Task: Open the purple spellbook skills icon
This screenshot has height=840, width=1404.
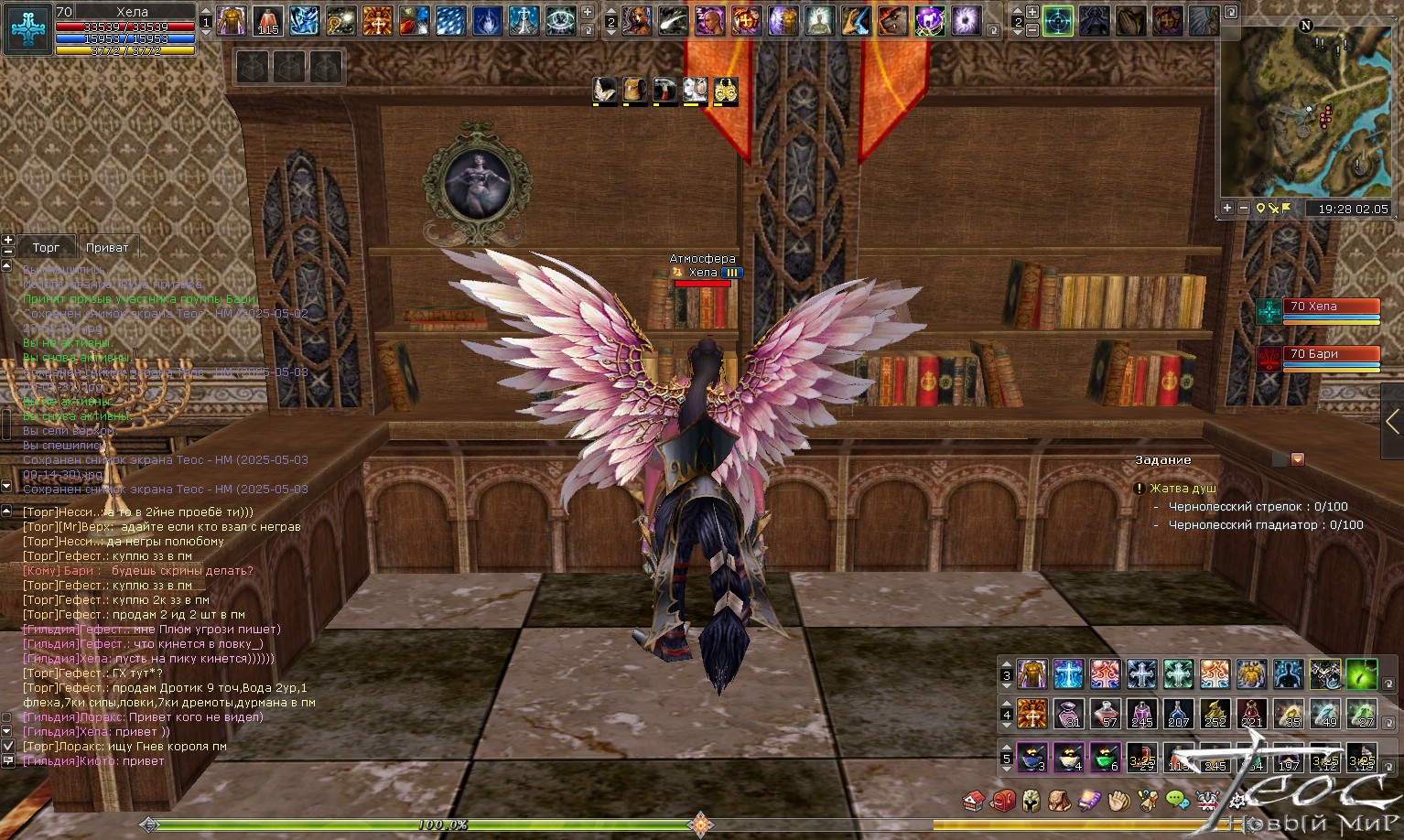Action: [x=1089, y=802]
